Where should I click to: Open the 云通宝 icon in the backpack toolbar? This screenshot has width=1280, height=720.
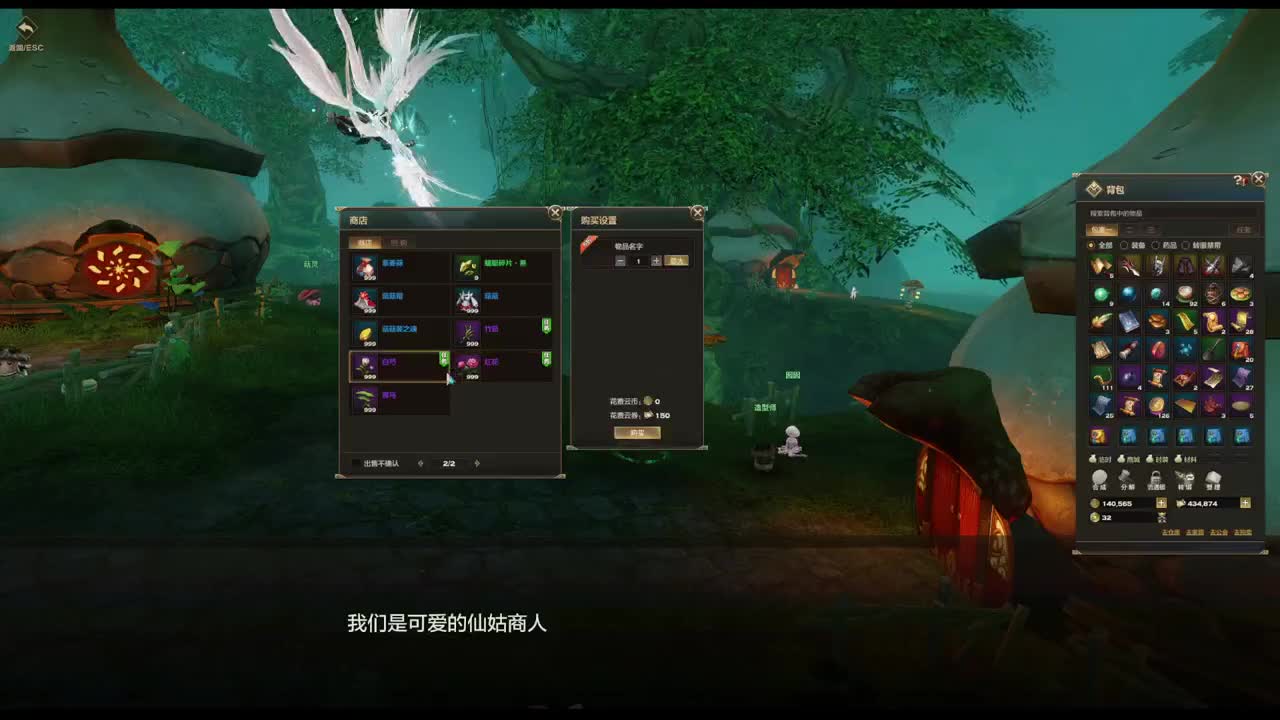tap(1156, 478)
